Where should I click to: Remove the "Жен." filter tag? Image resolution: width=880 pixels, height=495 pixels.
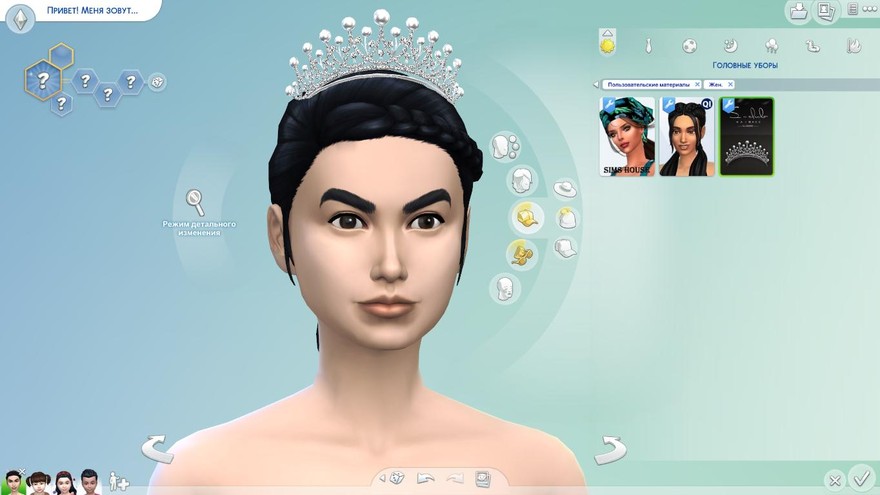[730, 85]
